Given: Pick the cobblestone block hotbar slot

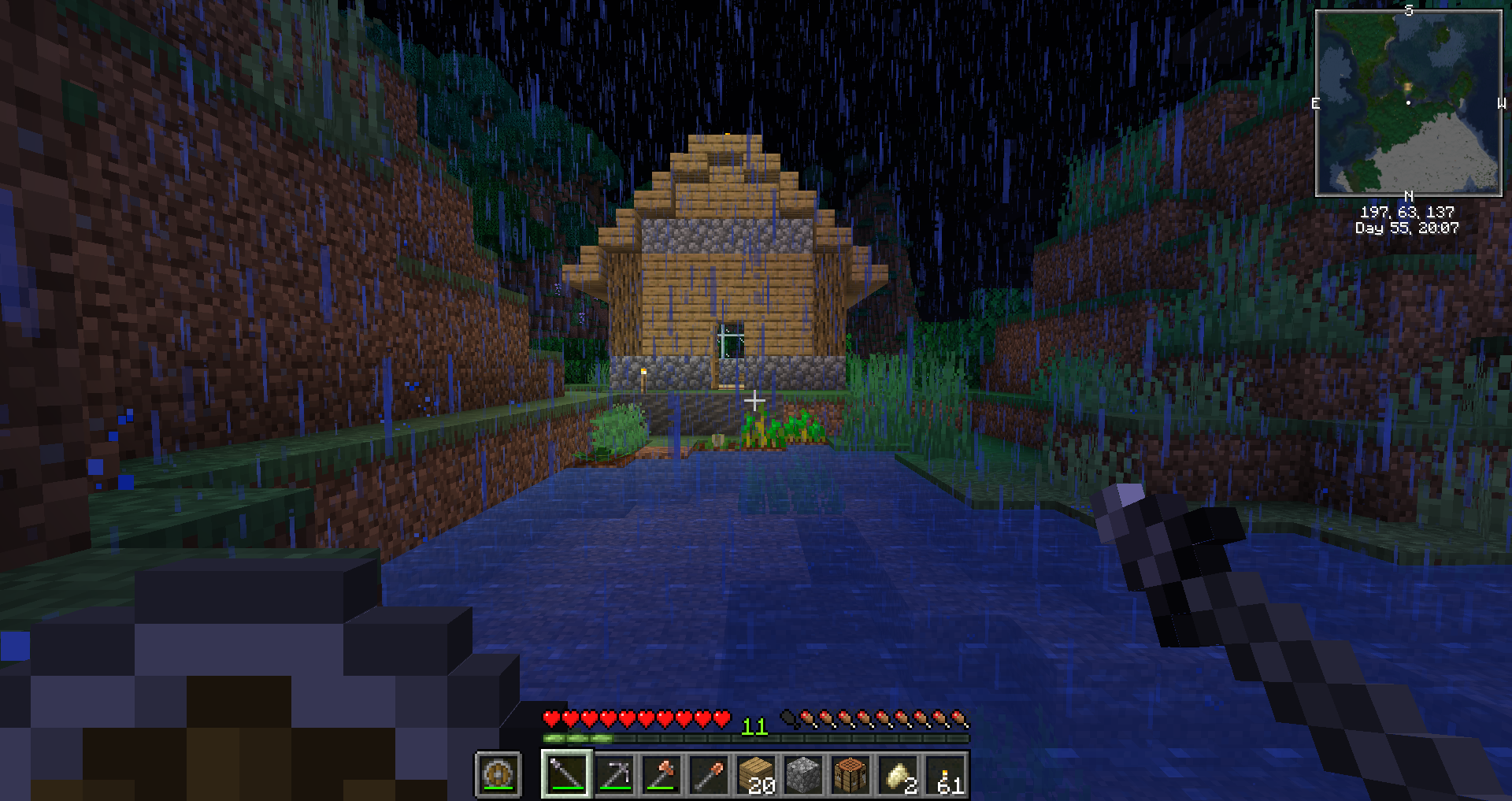Looking at the screenshot, I should [803, 774].
